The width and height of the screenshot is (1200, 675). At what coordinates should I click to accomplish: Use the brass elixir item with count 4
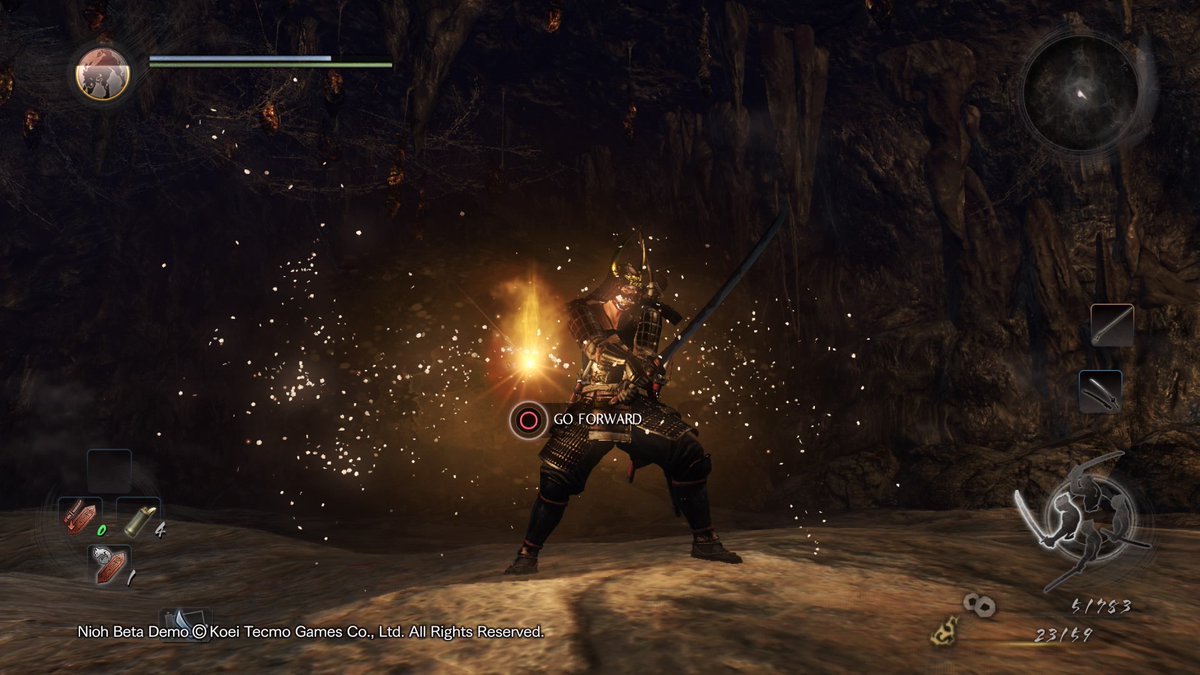tap(138, 517)
